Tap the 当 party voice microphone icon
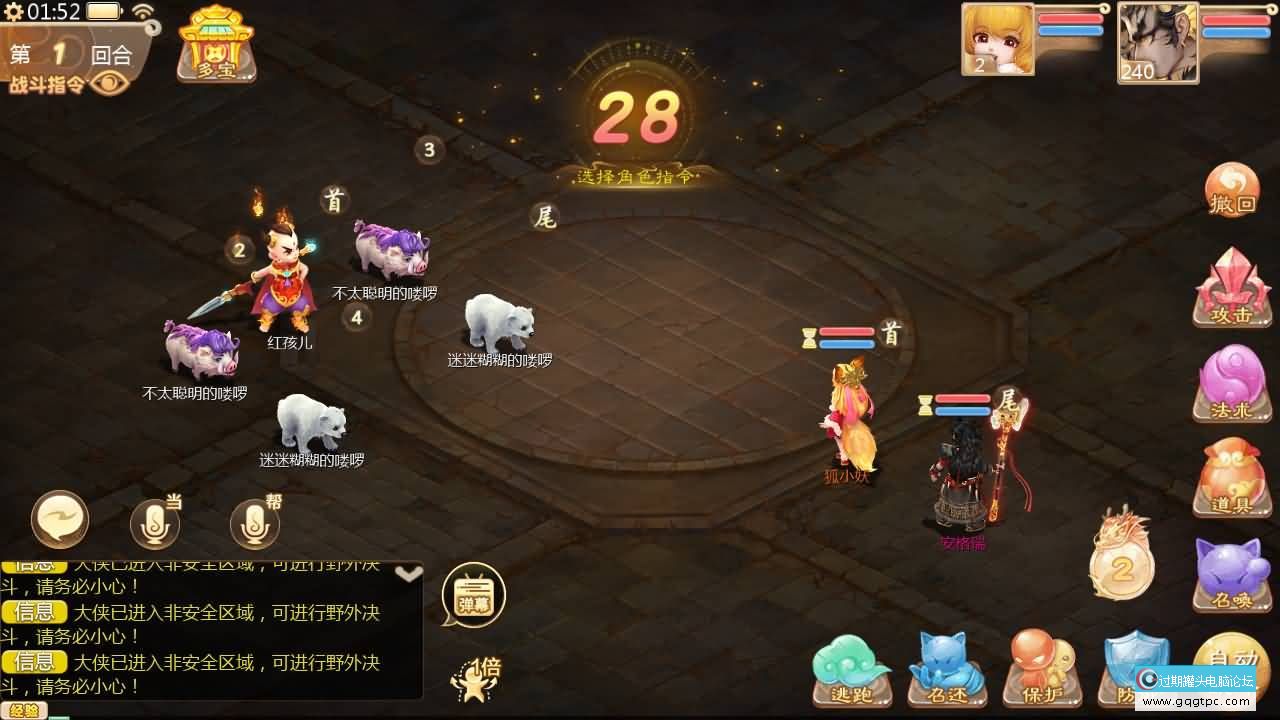Viewport: 1280px width, 720px height. (x=155, y=521)
